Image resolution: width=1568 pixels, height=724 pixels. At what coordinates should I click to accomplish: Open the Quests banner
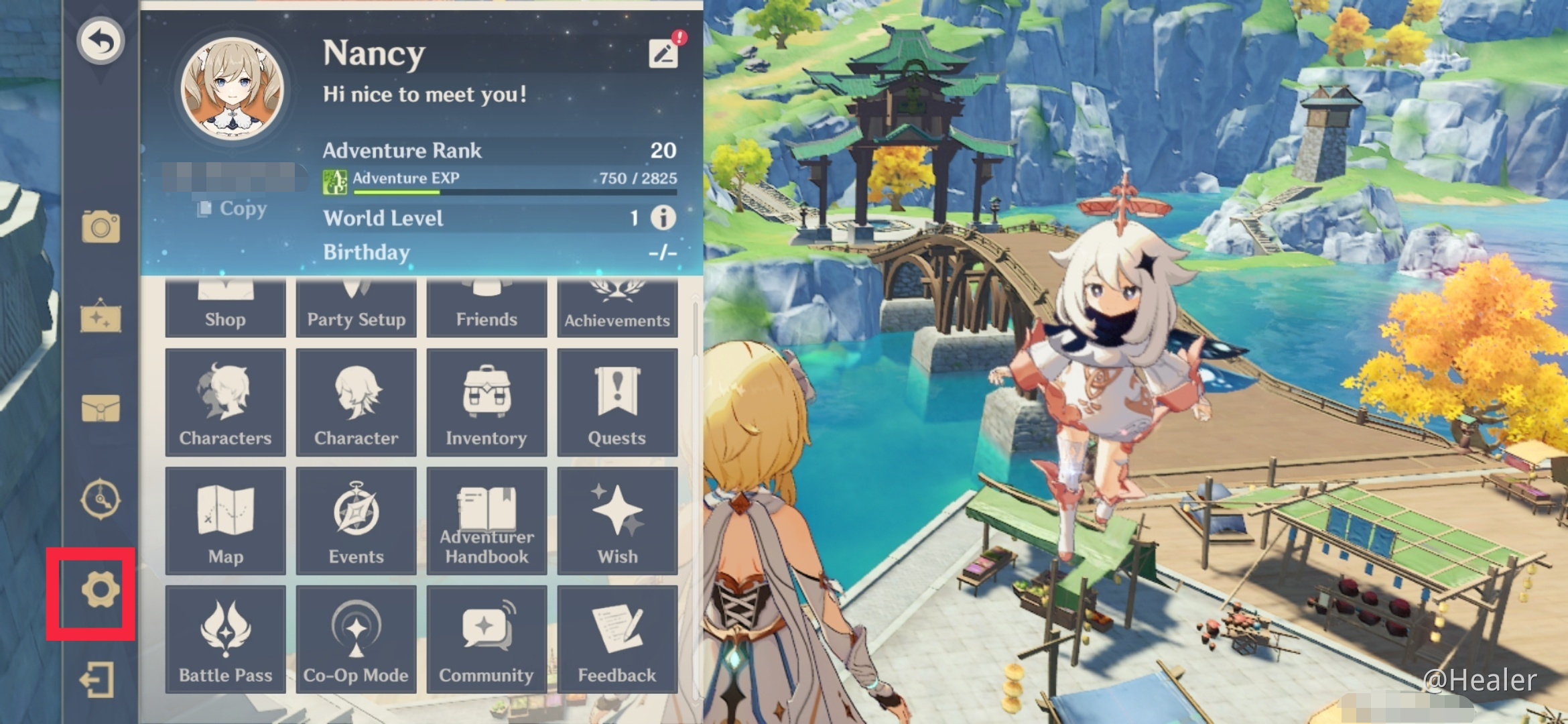point(617,402)
